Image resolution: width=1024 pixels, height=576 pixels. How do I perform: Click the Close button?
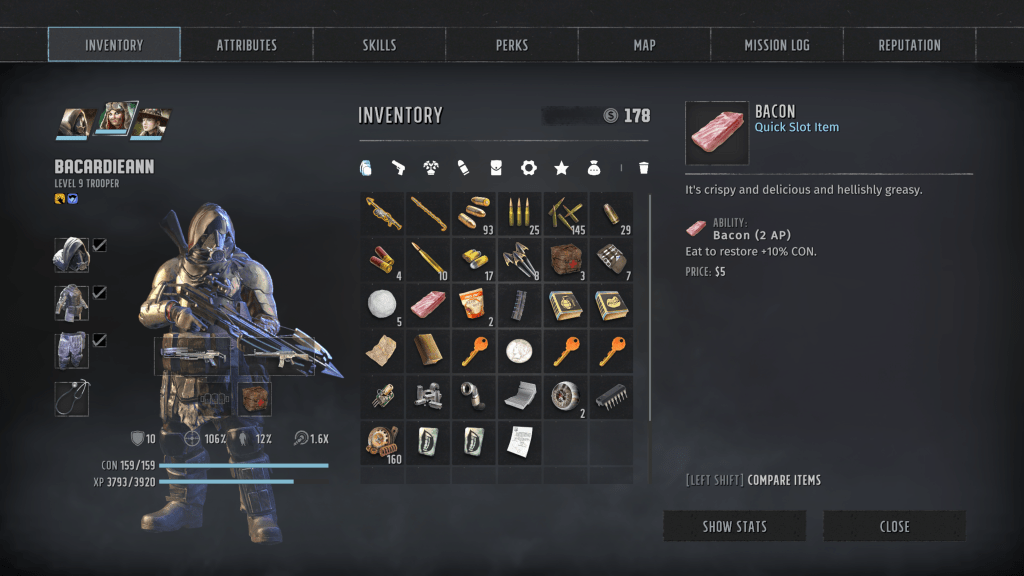click(x=894, y=526)
